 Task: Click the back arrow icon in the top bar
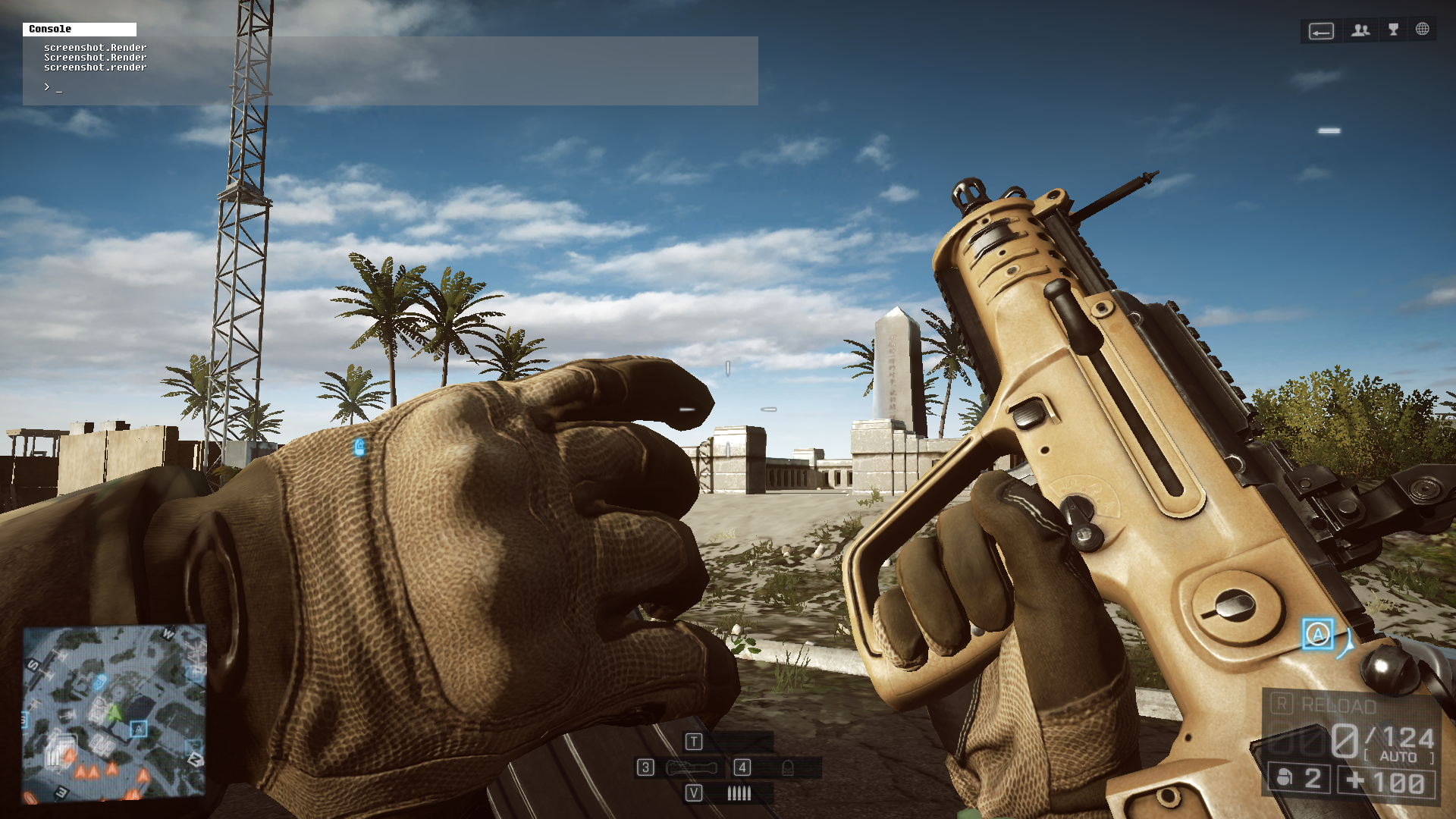[x=1321, y=31]
